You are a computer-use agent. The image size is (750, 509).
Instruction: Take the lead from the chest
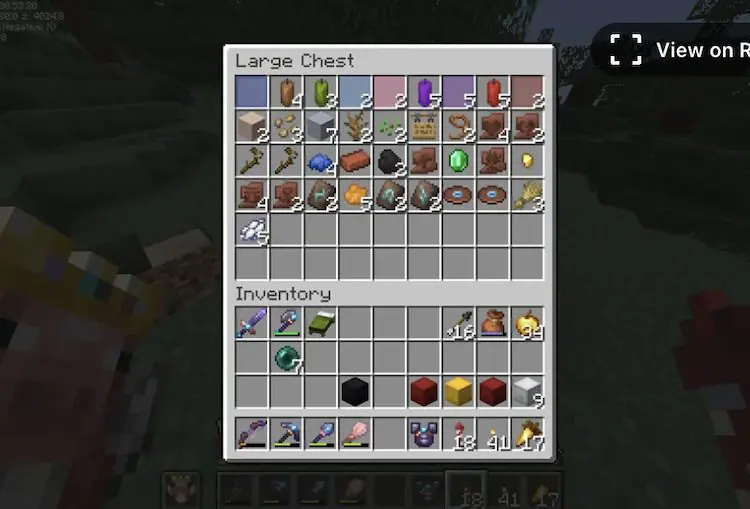click(x=458, y=127)
